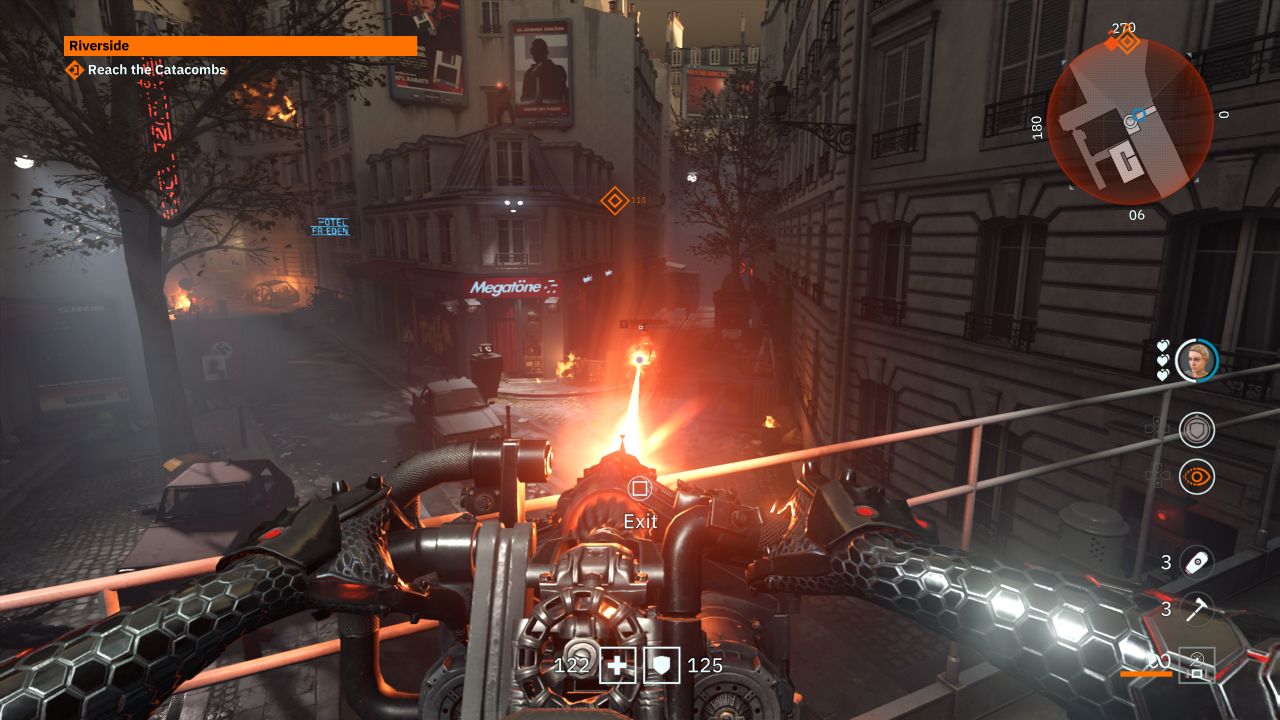The width and height of the screenshot is (1280, 720).
Task: Click the health cross icon
Action: (x=617, y=665)
